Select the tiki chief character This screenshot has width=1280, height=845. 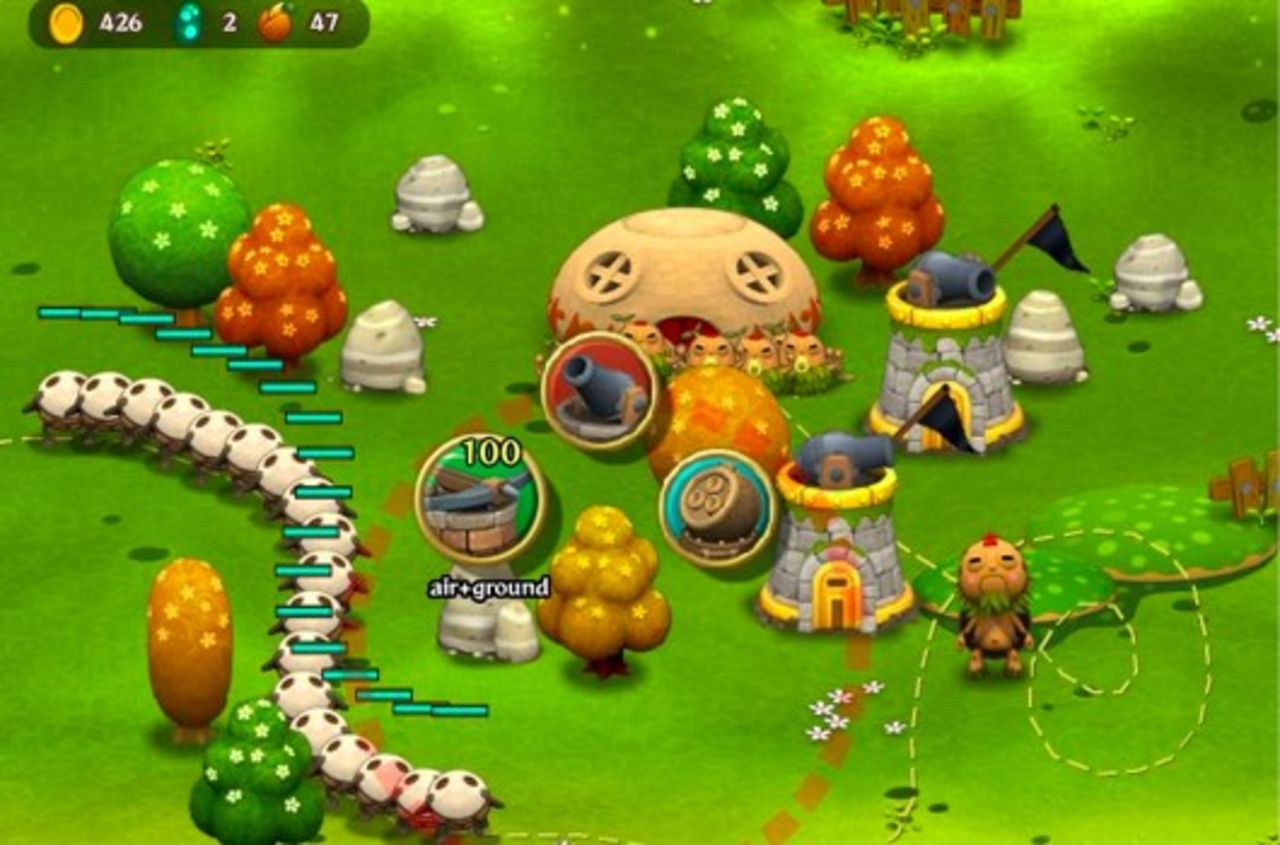995,590
